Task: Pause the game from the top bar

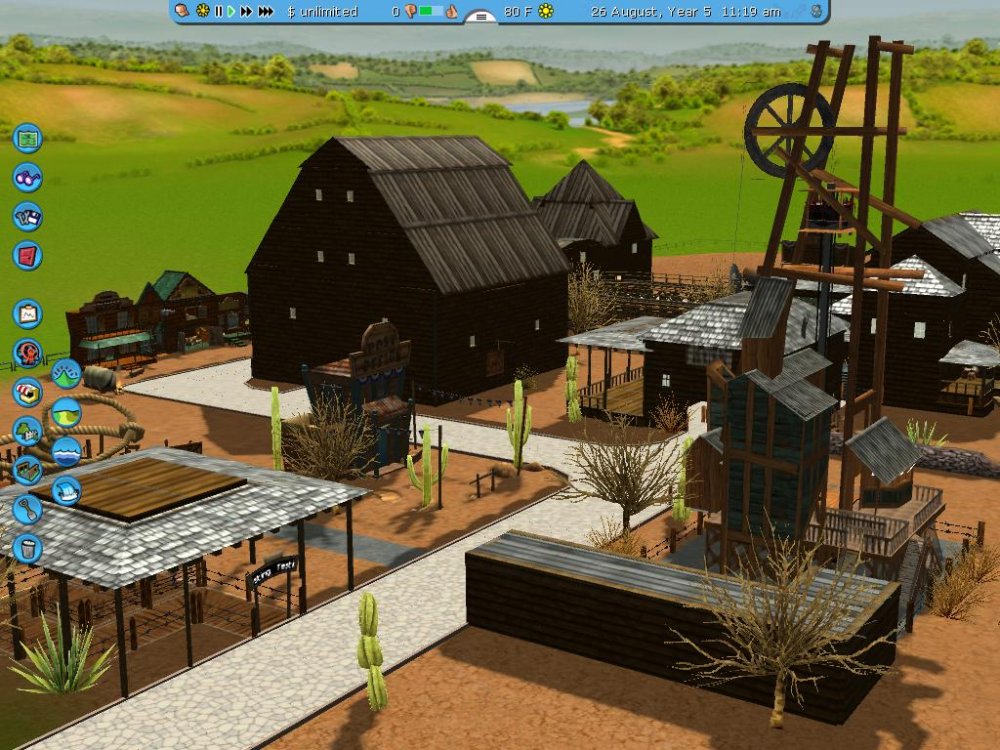Action: pyautogui.click(x=219, y=11)
